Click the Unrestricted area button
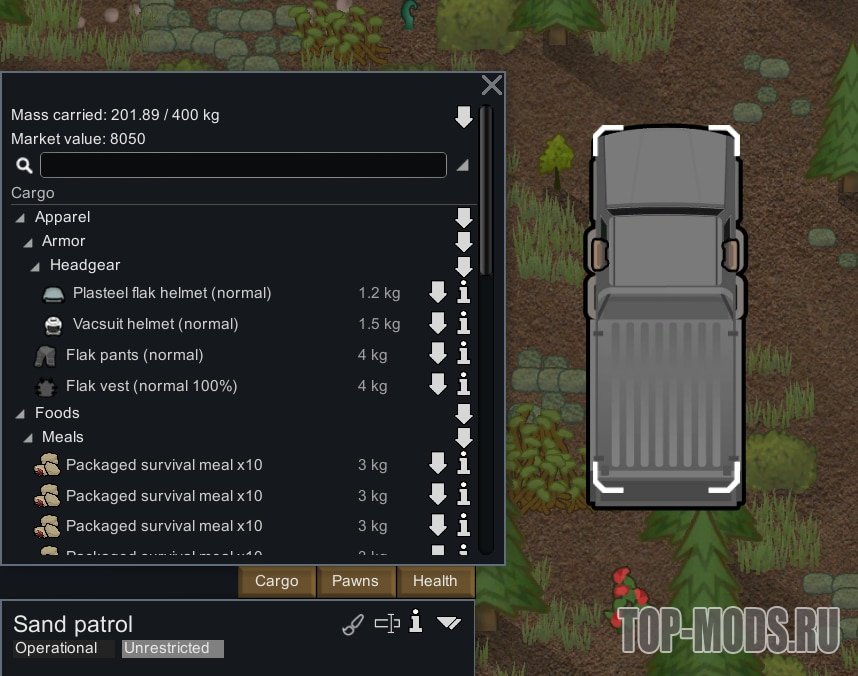This screenshot has height=676, width=858. 172,648
